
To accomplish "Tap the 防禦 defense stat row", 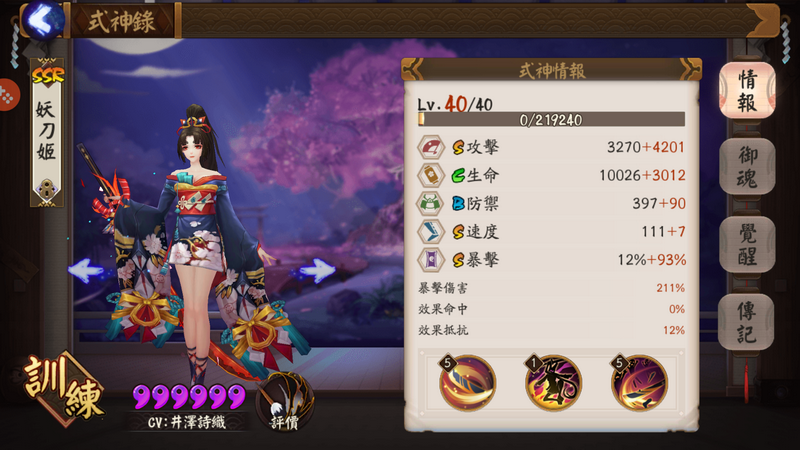I will pyautogui.click(x=552, y=204).
